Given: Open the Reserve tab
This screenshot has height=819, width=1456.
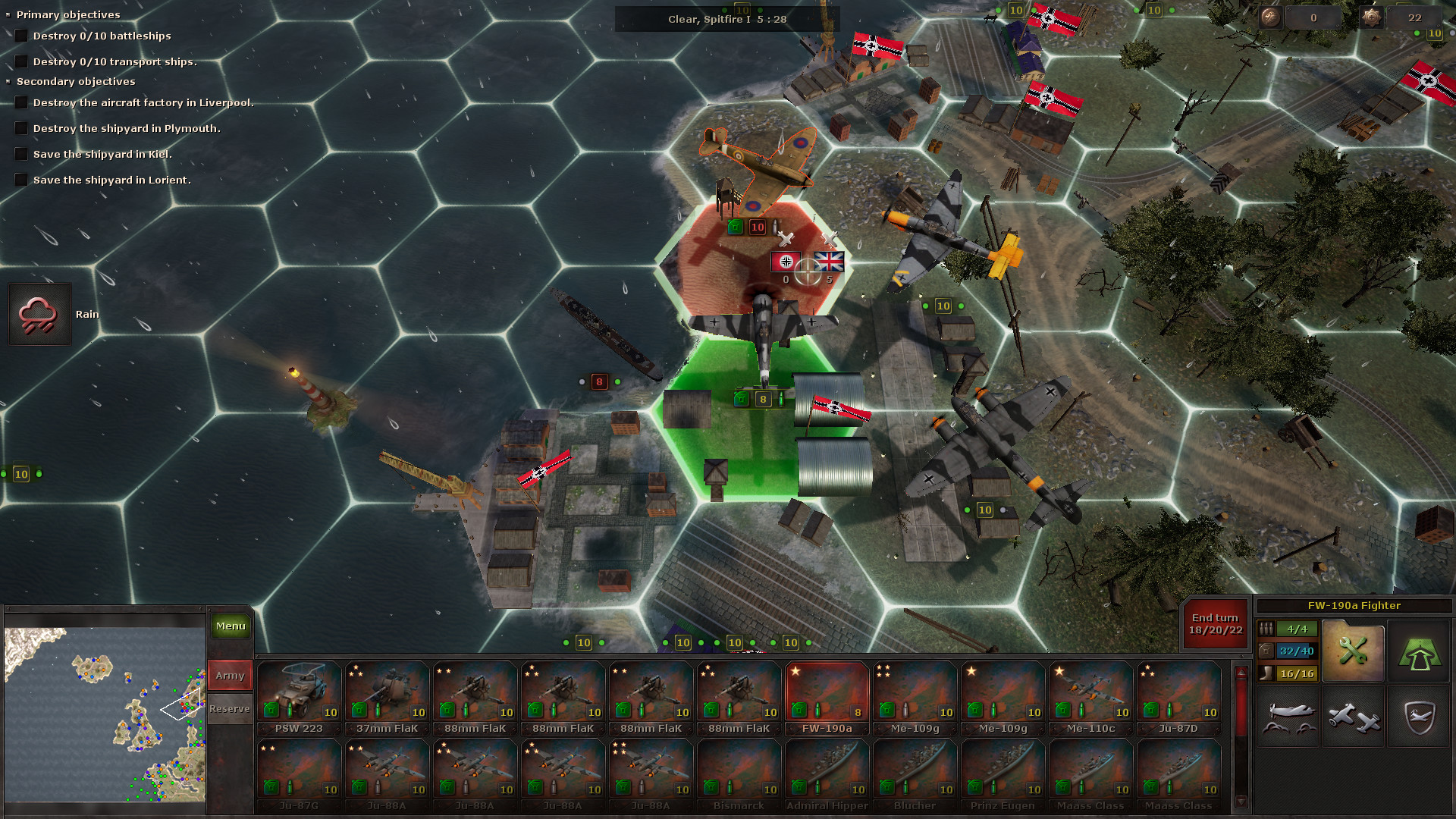Looking at the screenshot, I should coord(229,708).
